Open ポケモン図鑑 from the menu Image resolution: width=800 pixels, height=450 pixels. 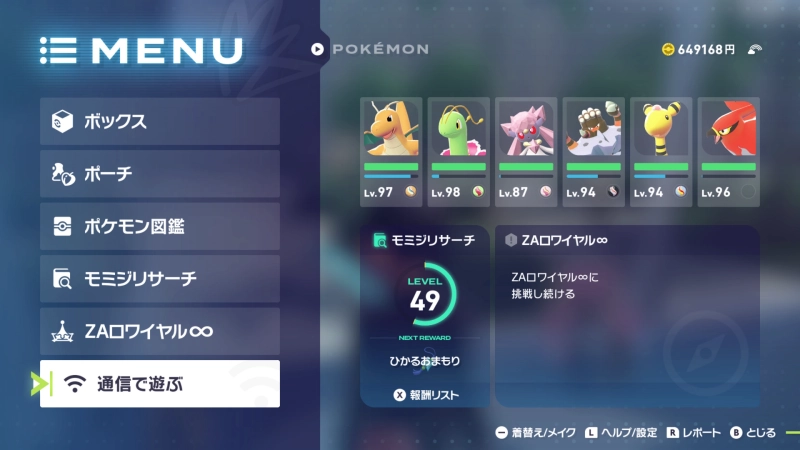160,226
